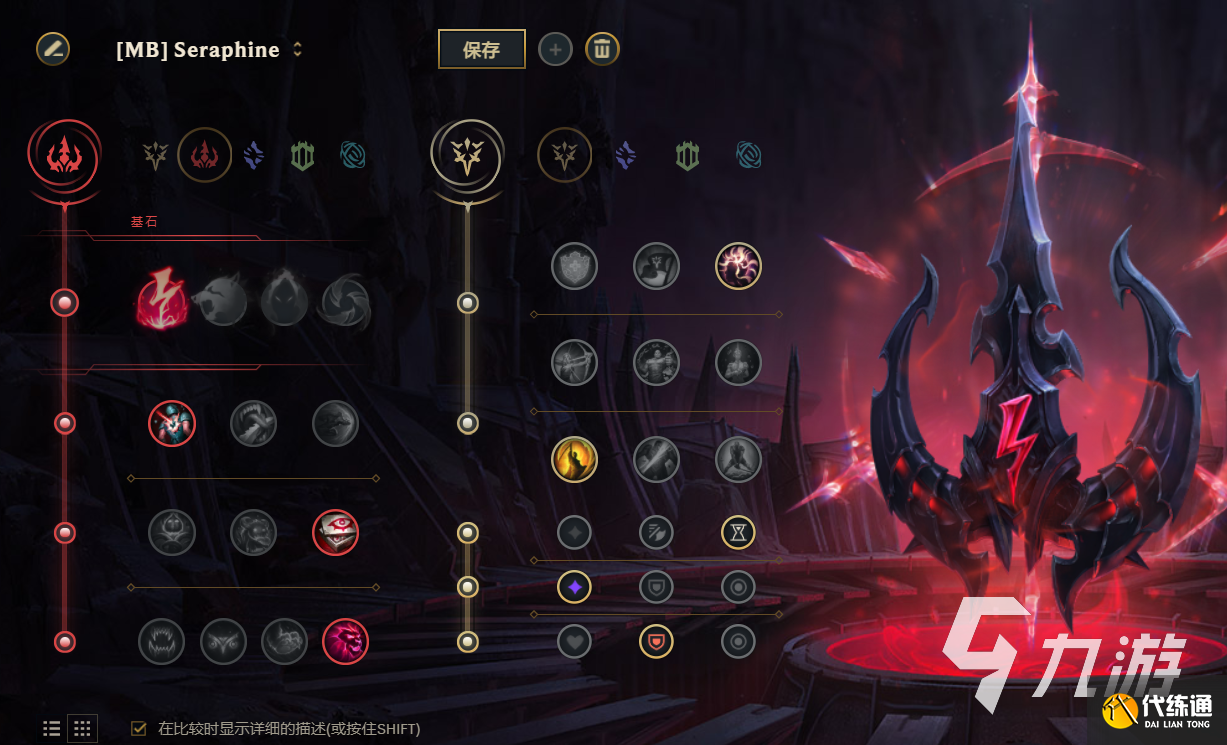This screenshot has width=1227, height=745.
Task: Pick the Legend: Alacrity archer rune
Action: coord(575,363)
